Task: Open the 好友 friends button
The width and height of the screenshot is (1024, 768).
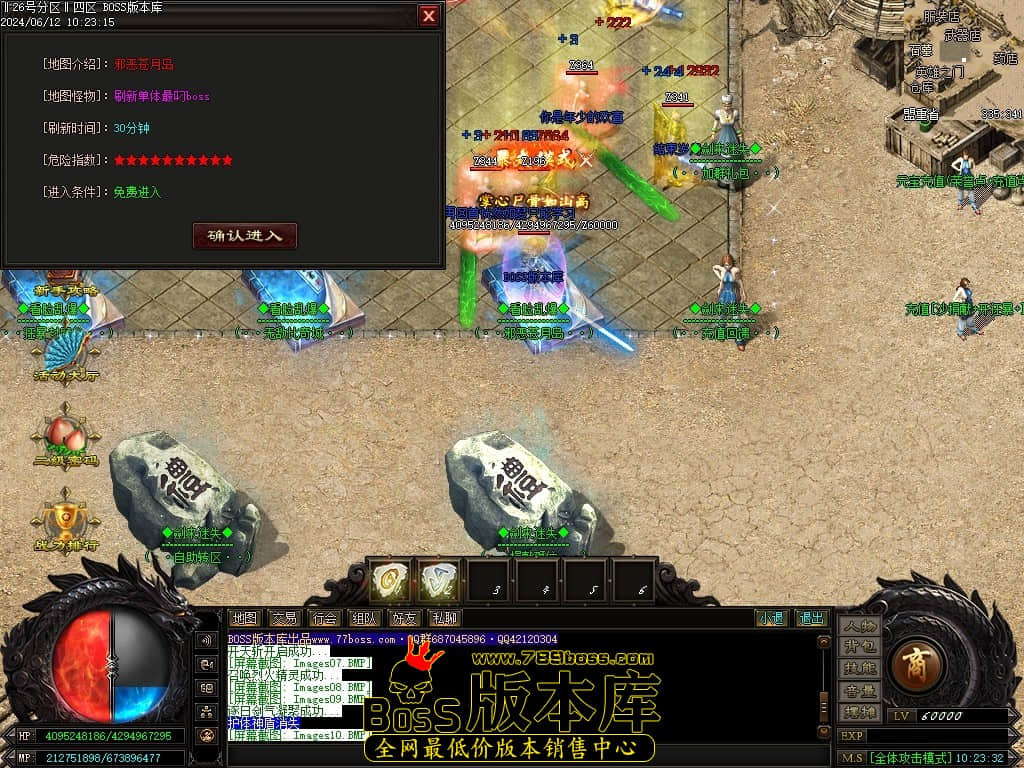Action: (404, 618)
